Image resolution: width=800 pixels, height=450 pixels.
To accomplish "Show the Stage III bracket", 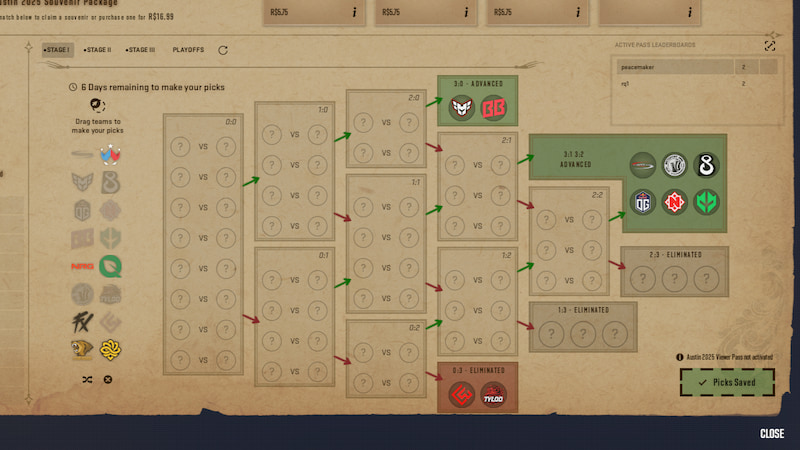I will tap(141, 50).
